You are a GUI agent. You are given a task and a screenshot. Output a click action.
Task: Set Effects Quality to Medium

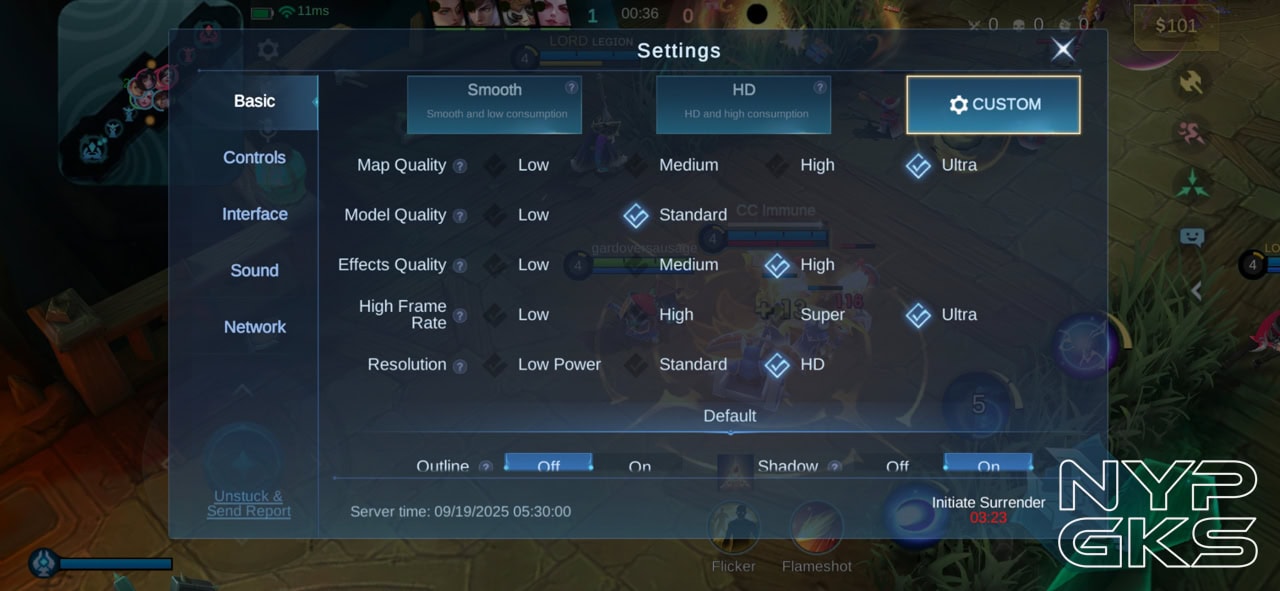pos(675,265)
